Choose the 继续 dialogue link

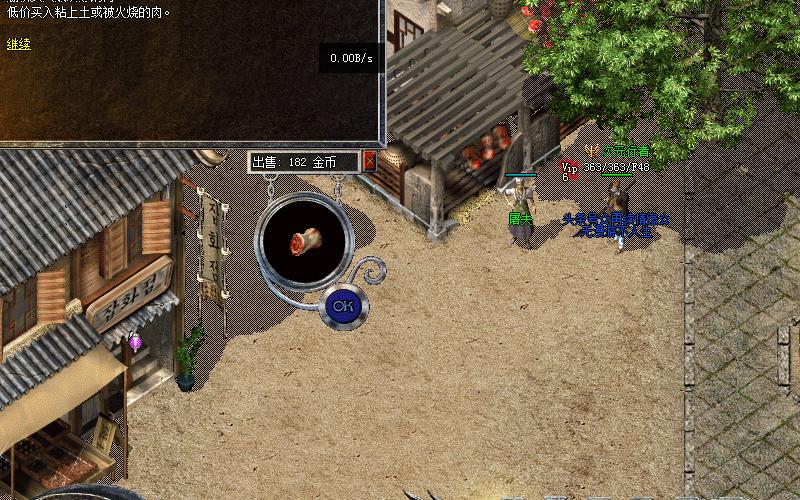tap(19, 44)
